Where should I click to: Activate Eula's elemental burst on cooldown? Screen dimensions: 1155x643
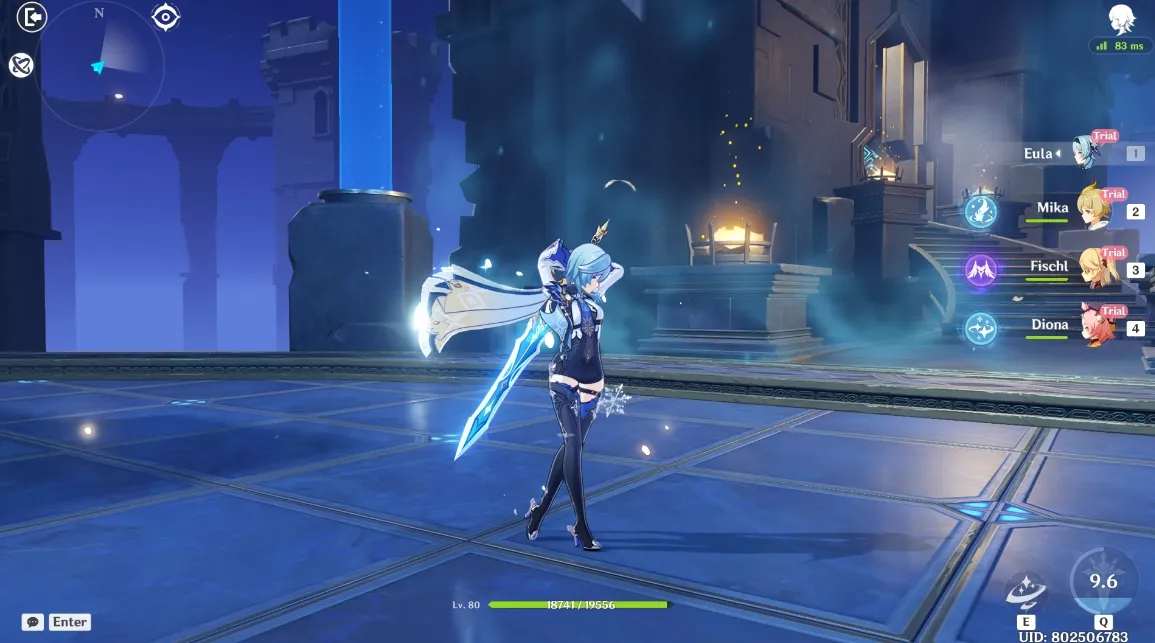(1103, 581)
